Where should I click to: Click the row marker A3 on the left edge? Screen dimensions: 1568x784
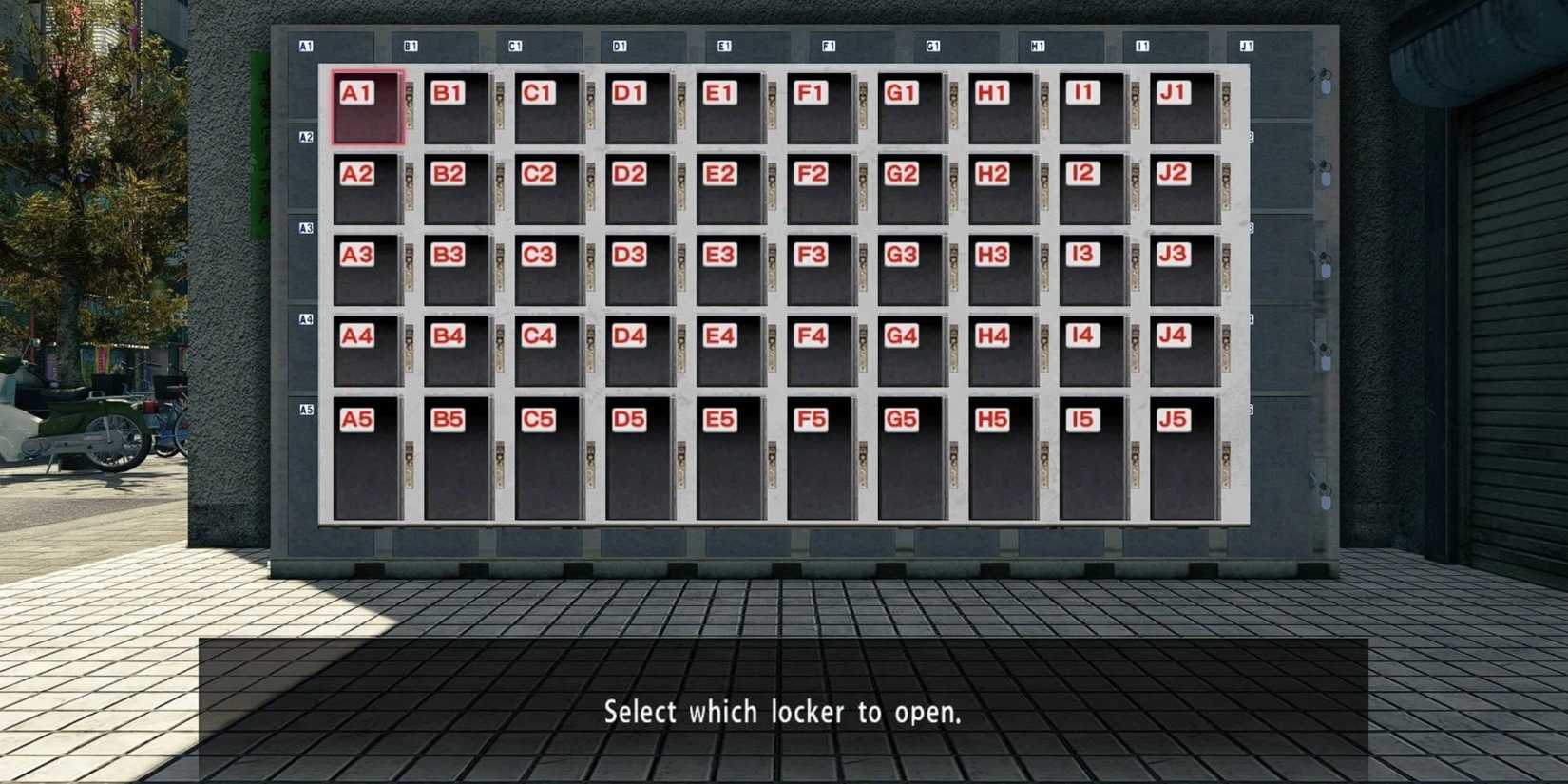tap(305, 226)
